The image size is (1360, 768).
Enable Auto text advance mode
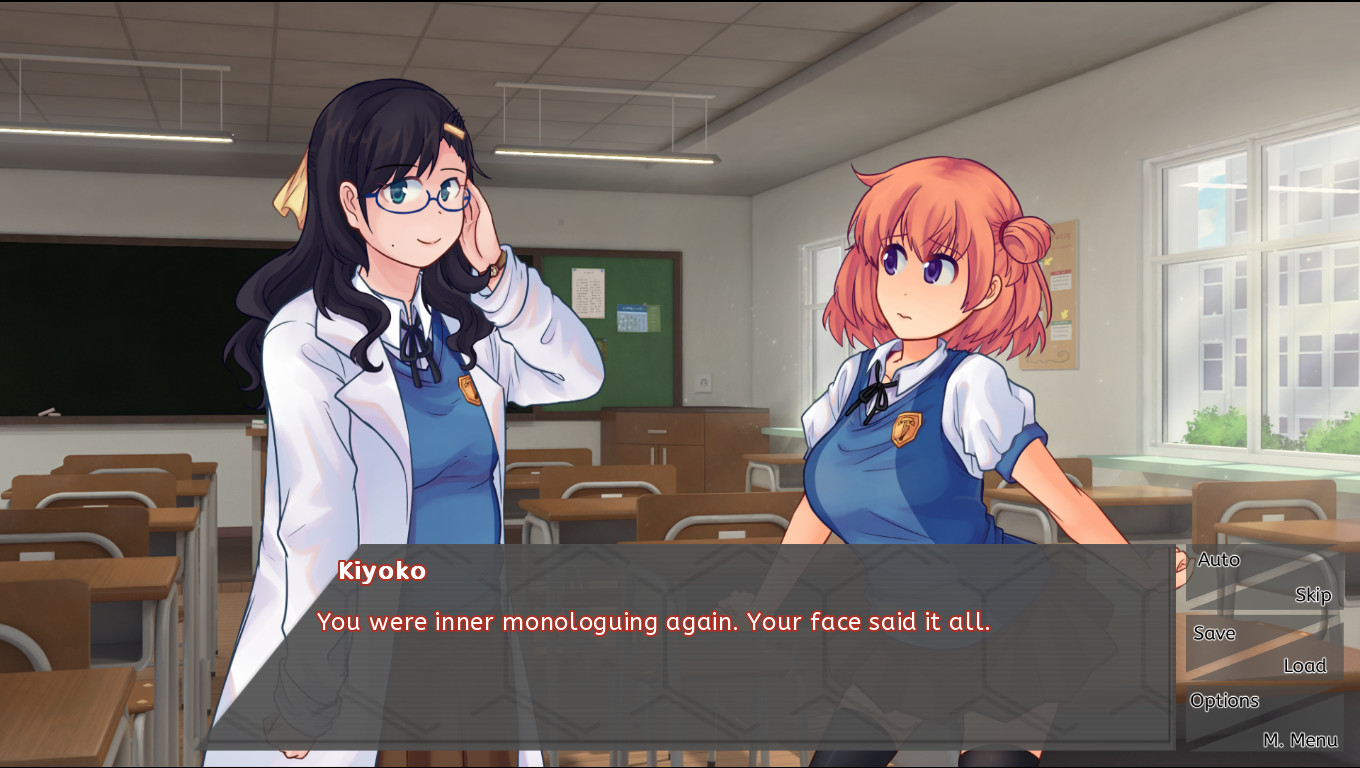tap(1218, 560)
